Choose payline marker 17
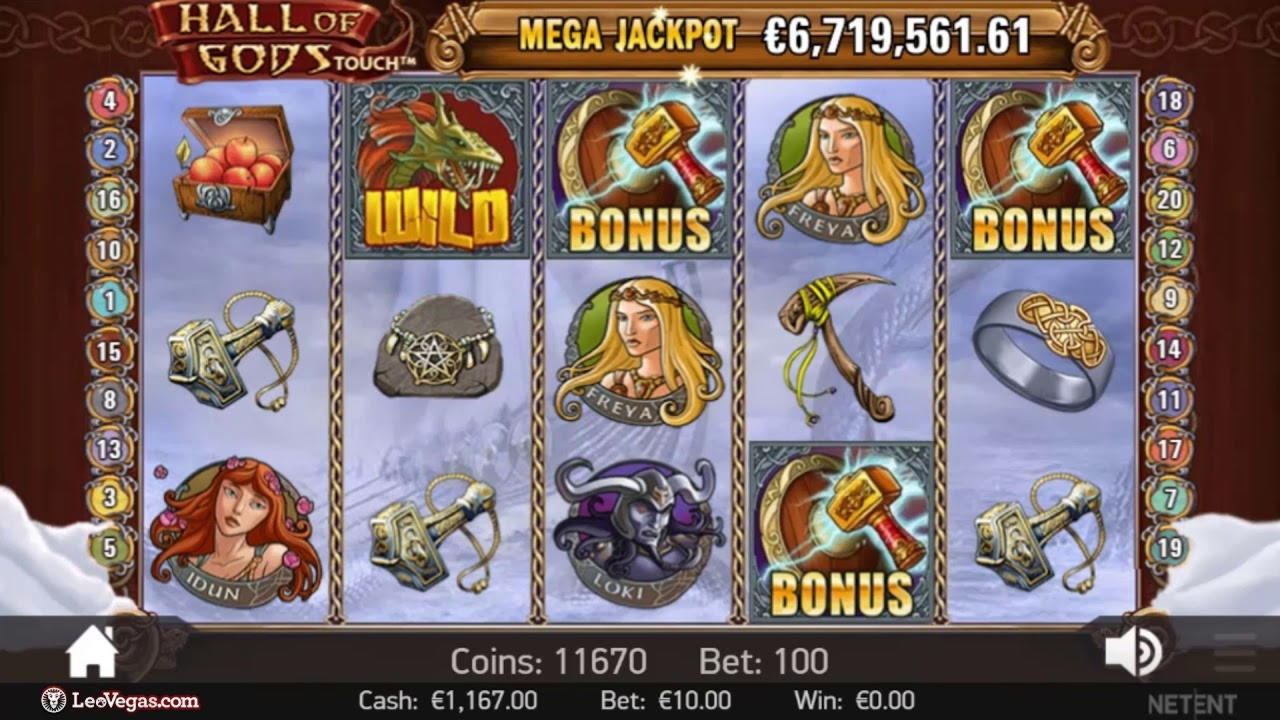The image size is (1280, 720). [1169, 449]
